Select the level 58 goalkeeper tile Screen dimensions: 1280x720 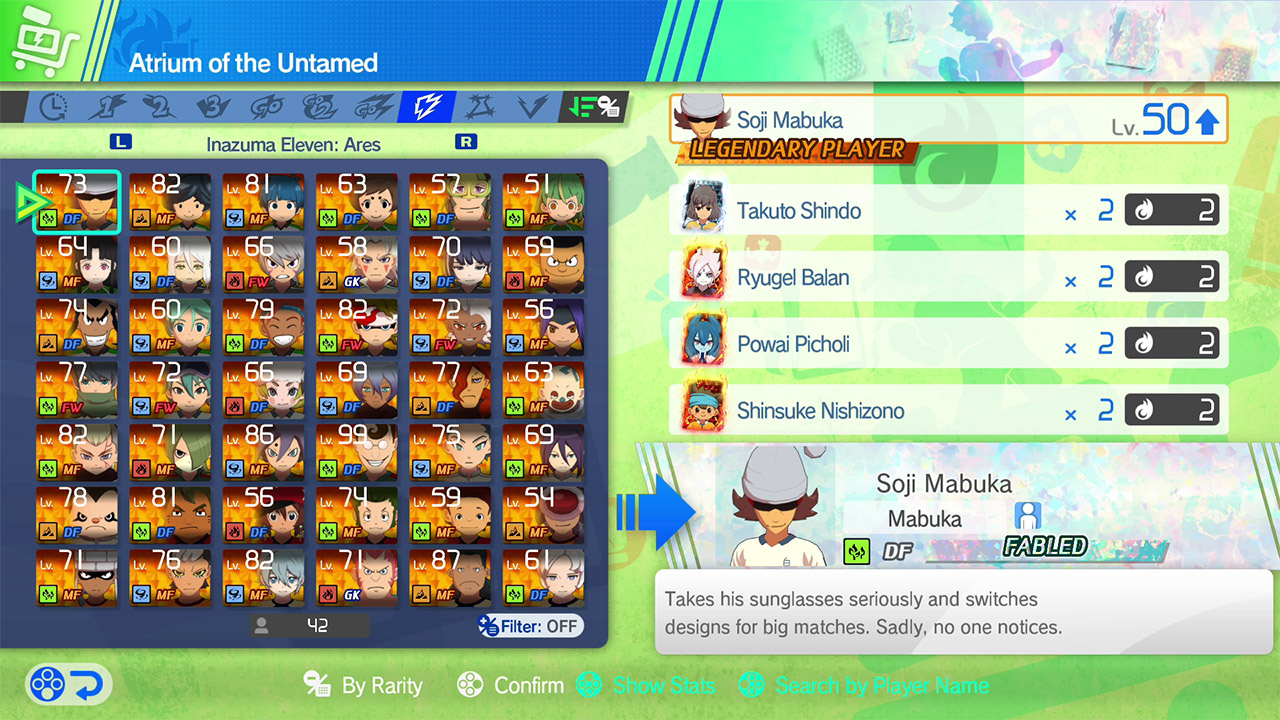click(357, 263)
